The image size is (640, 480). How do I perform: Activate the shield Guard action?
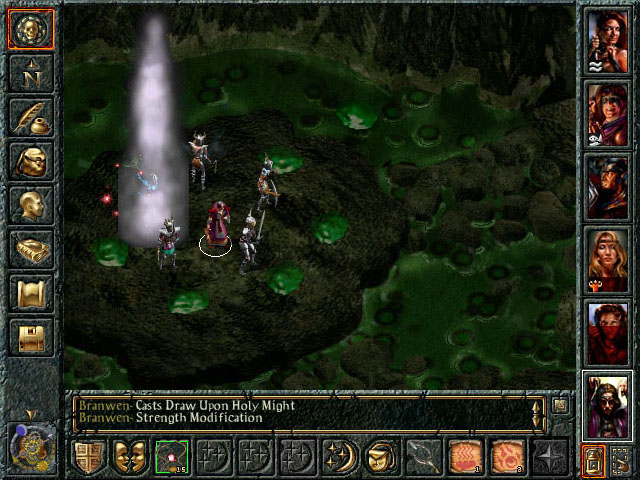(x=89, y=457)
